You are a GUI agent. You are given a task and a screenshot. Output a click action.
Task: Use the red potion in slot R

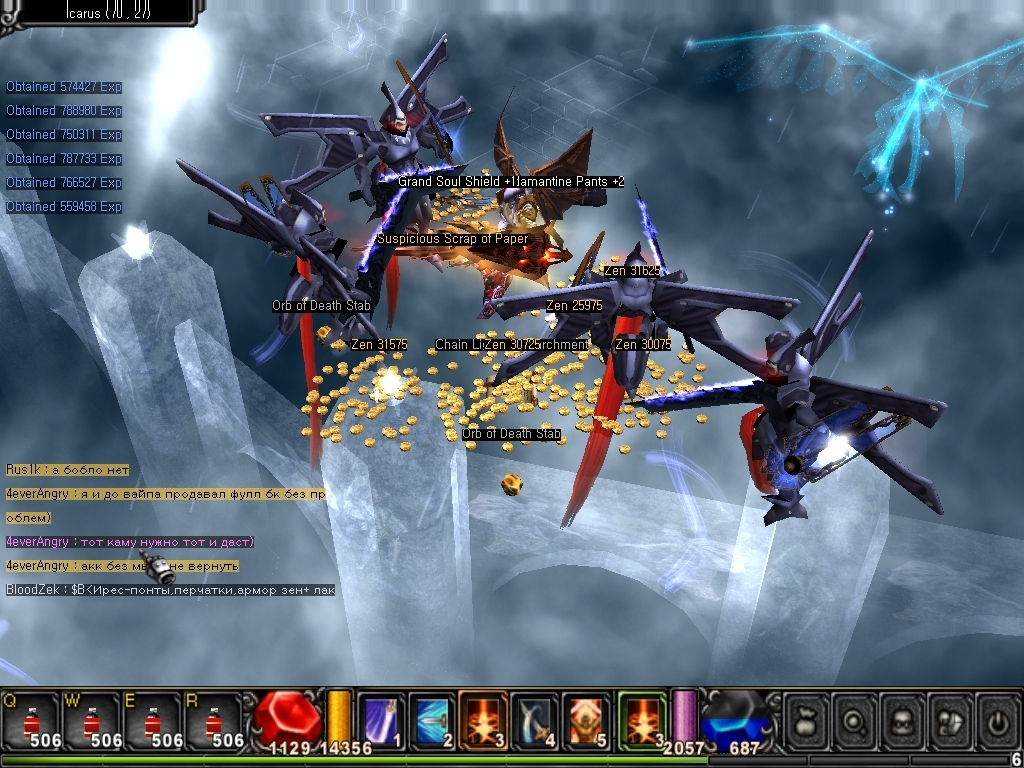pos(213,720)
